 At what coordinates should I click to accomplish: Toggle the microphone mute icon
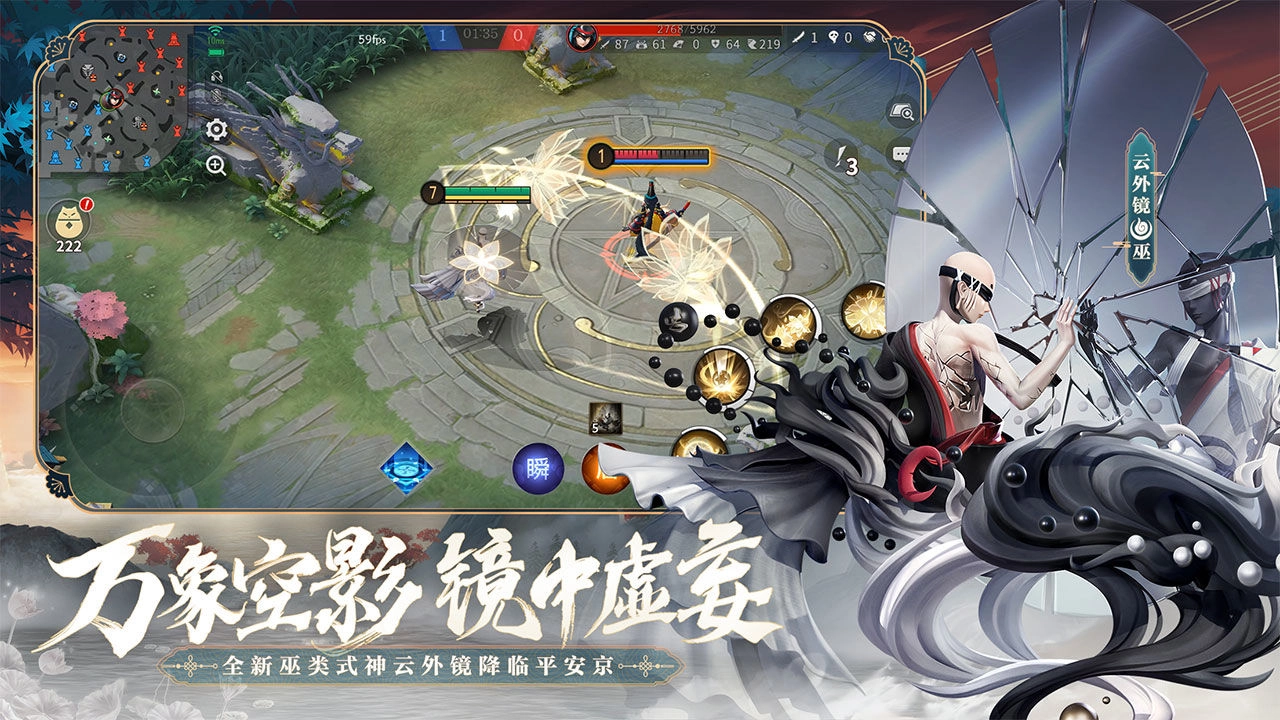(217, 95)
